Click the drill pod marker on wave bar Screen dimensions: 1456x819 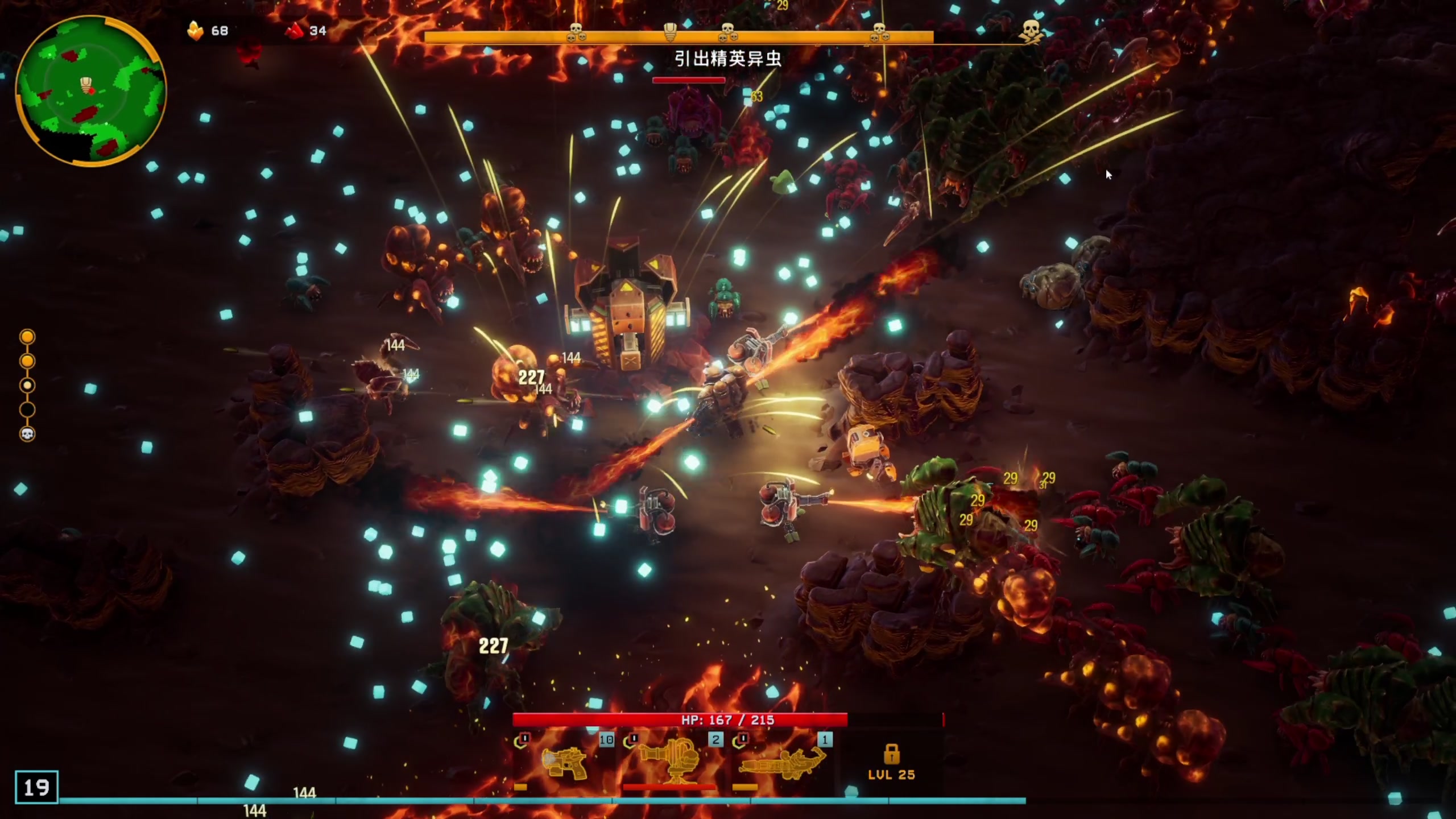coord(670,32)
